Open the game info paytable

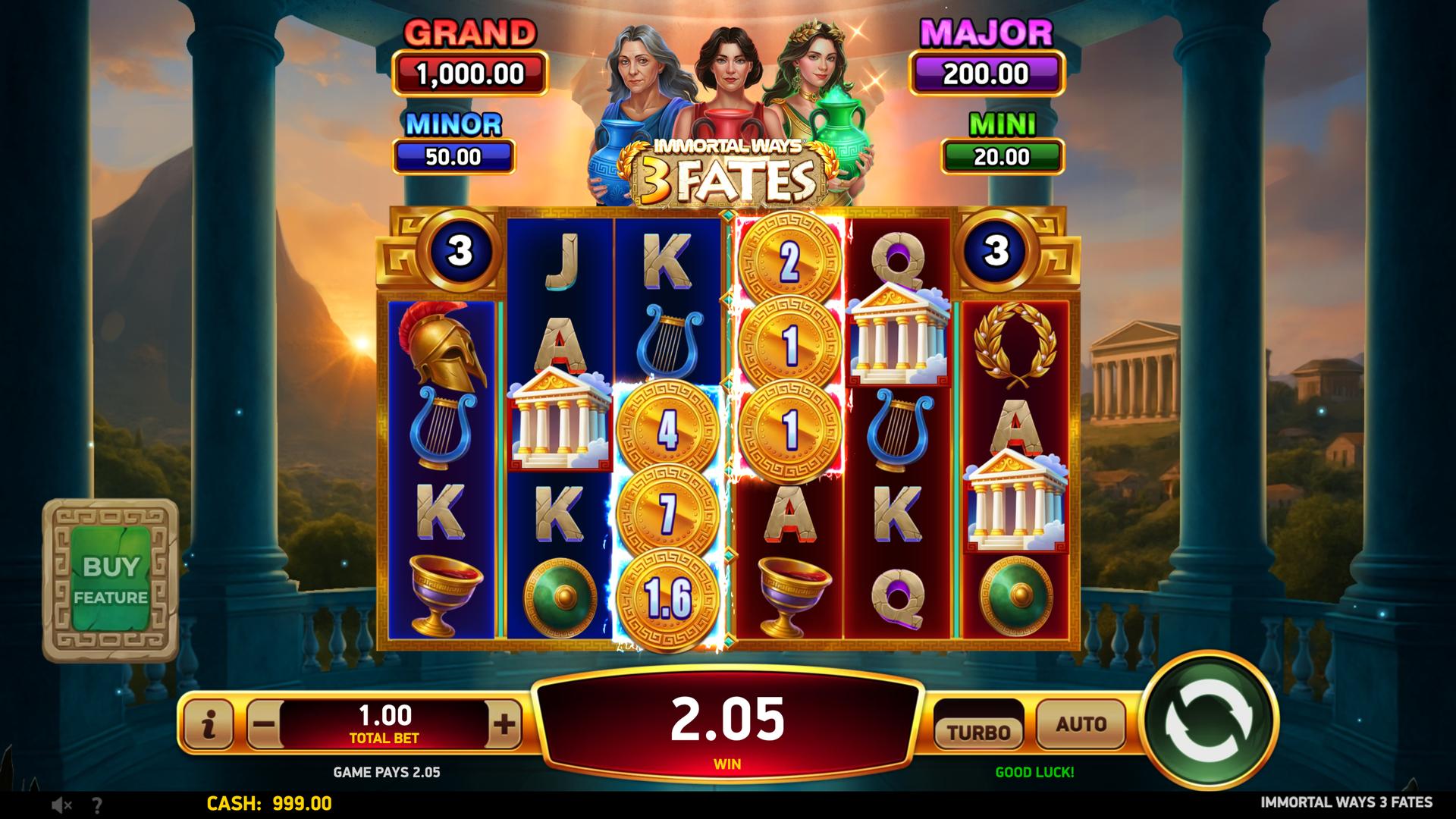[x=209, y=724]
